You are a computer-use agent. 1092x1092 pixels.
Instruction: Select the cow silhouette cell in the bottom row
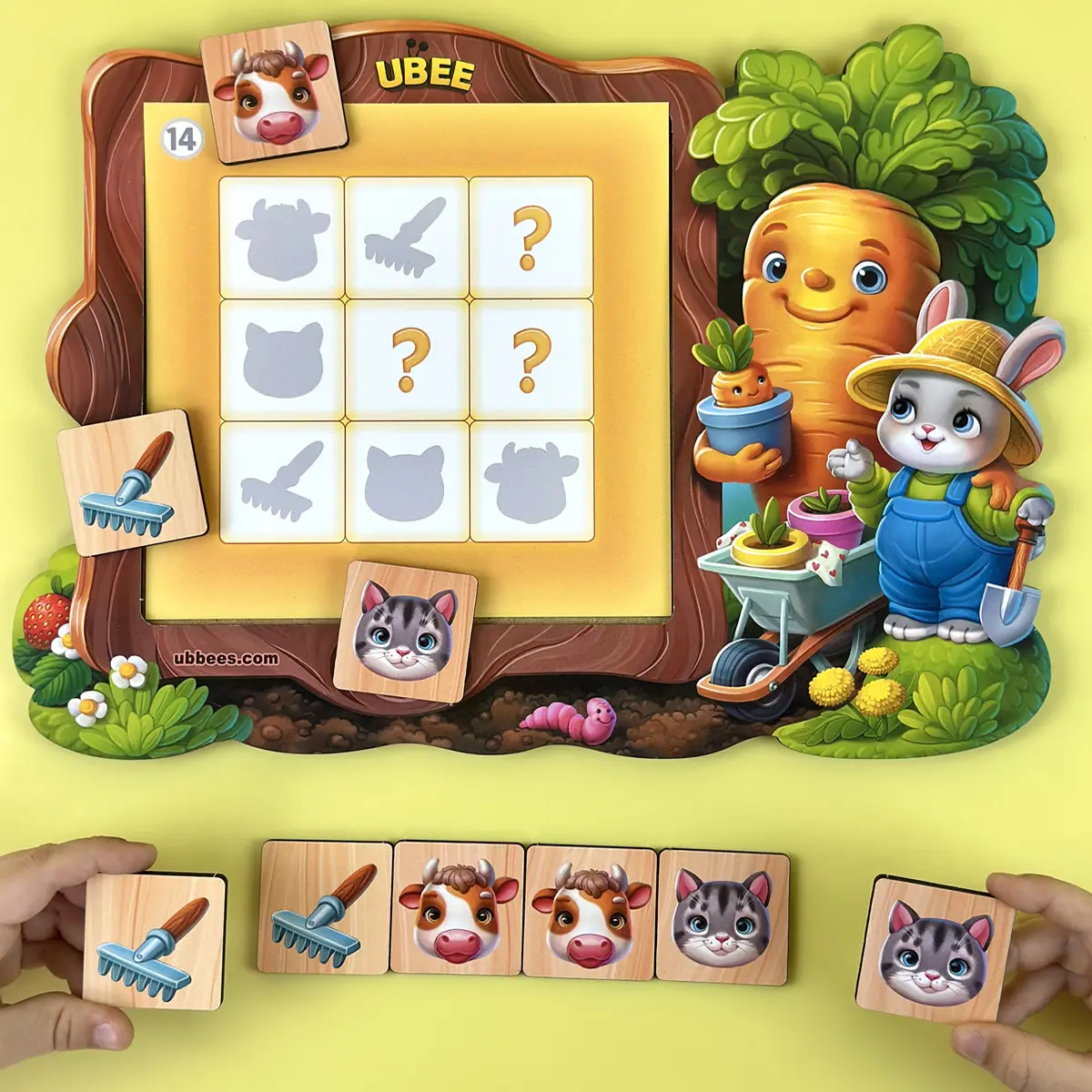pos(531,480)
